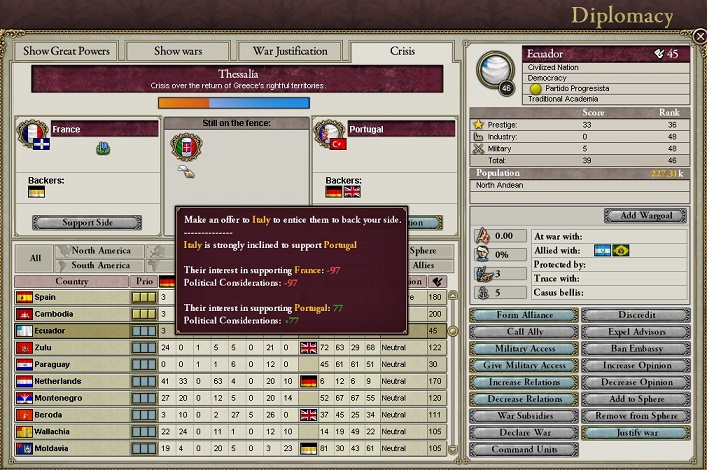Ask for Military Access
Screen dimensions: 707x470
coord(521,349)
